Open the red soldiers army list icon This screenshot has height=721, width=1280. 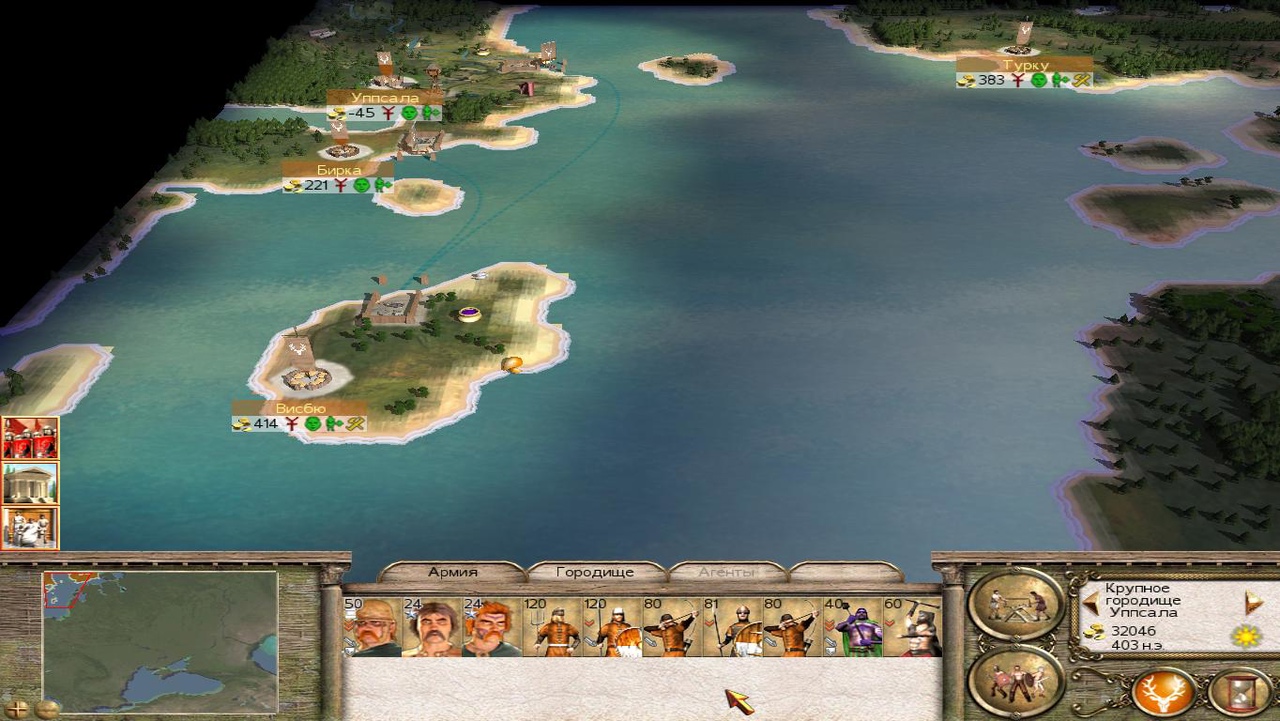pos(30,438)
